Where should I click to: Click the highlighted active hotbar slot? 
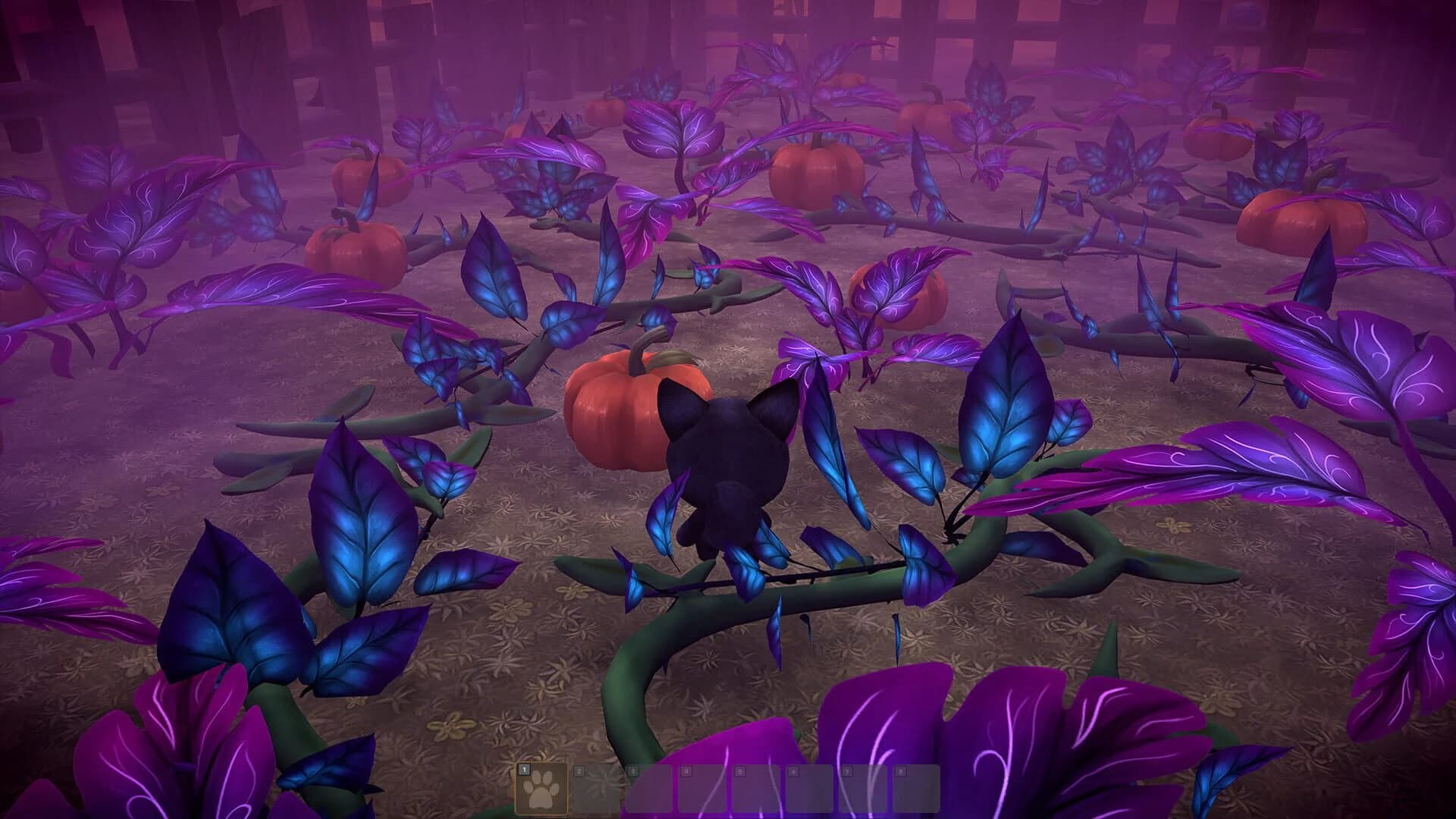(x=542, y=789)
